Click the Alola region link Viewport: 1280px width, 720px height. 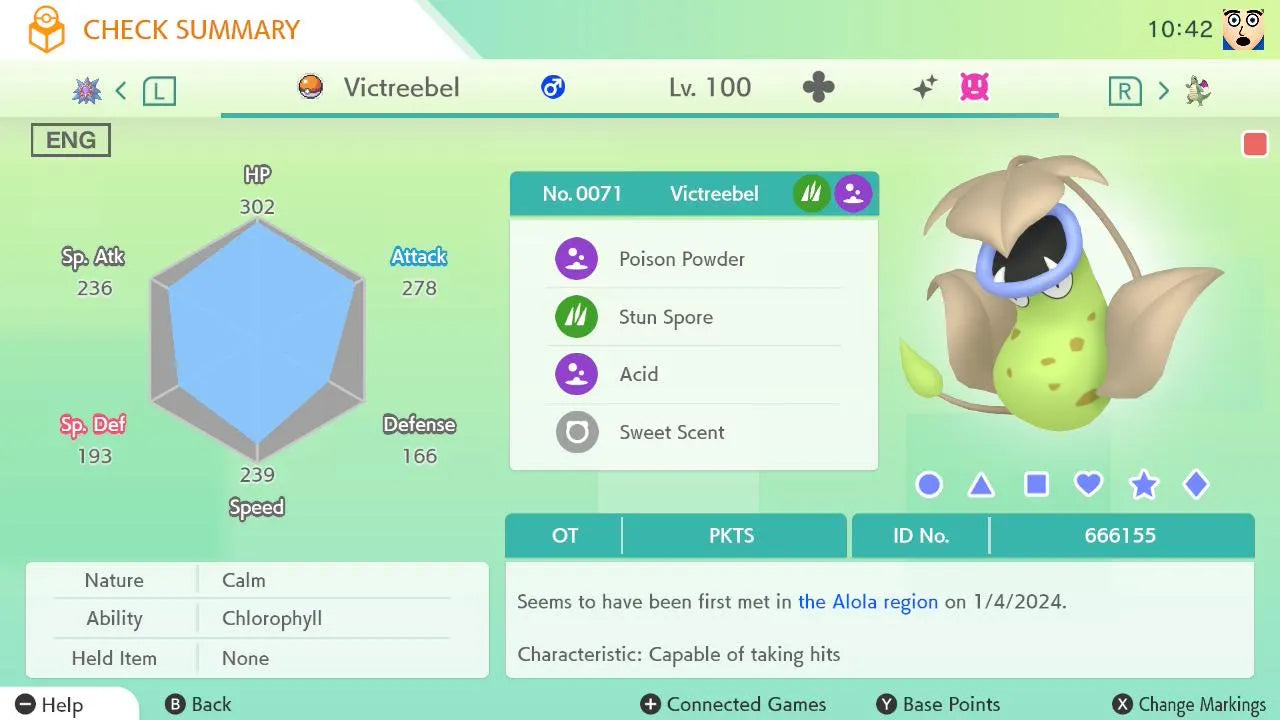tap(868, 602)
